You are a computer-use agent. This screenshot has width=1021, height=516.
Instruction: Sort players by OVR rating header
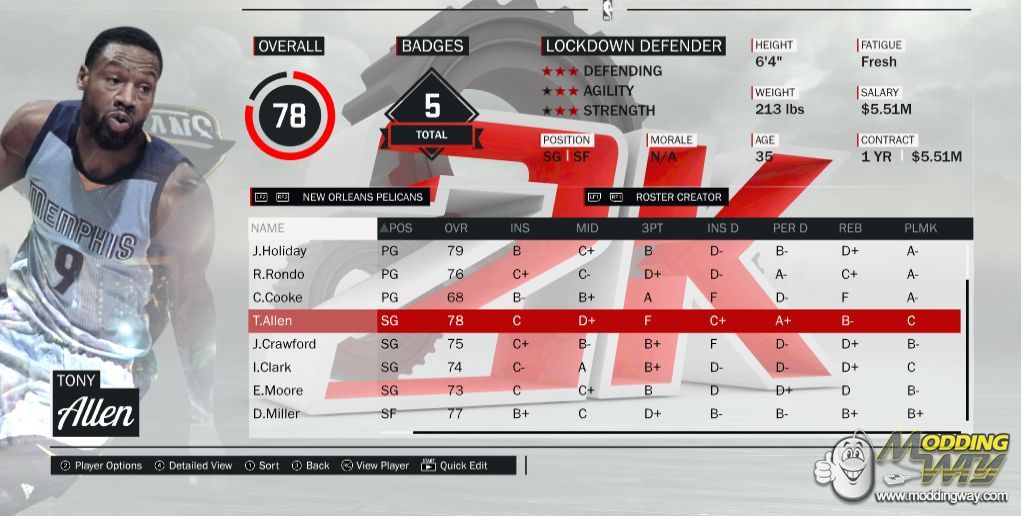456,228
